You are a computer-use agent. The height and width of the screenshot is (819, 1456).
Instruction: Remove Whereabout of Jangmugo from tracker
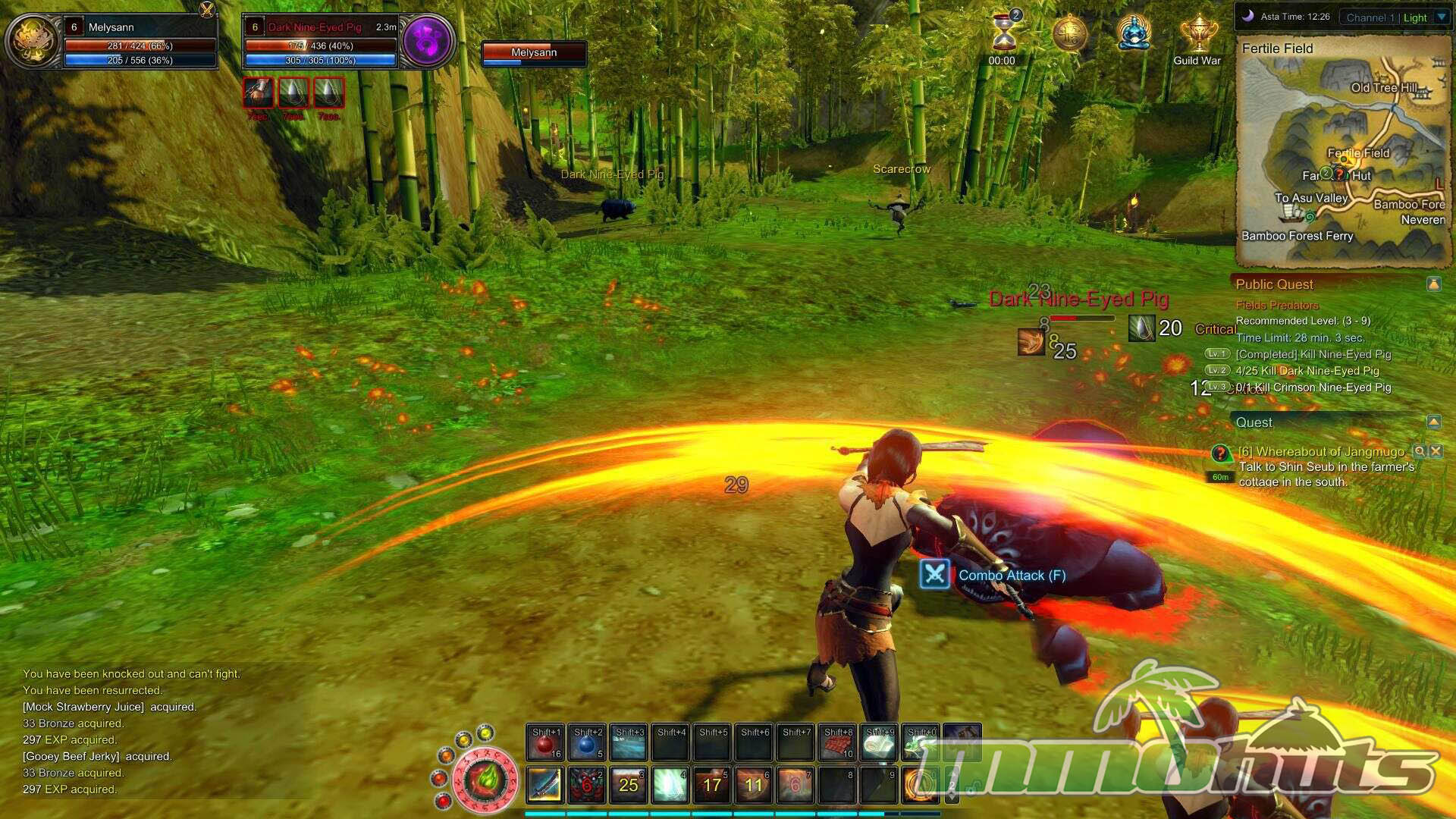click(1436, 451)
